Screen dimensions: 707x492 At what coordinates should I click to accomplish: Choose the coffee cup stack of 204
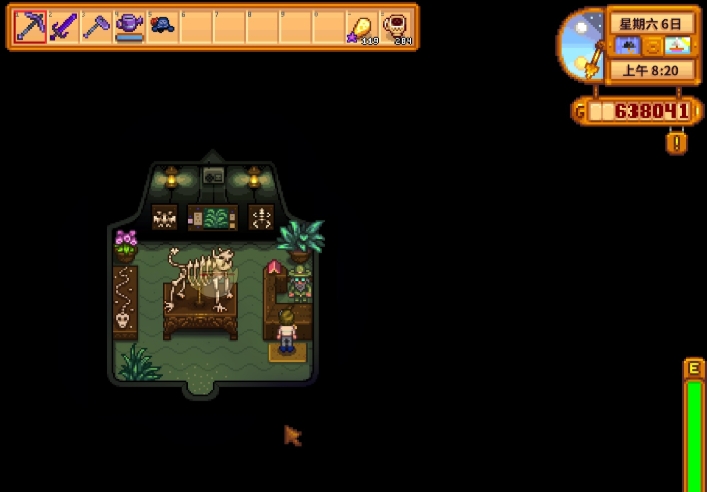click(397, 27)
